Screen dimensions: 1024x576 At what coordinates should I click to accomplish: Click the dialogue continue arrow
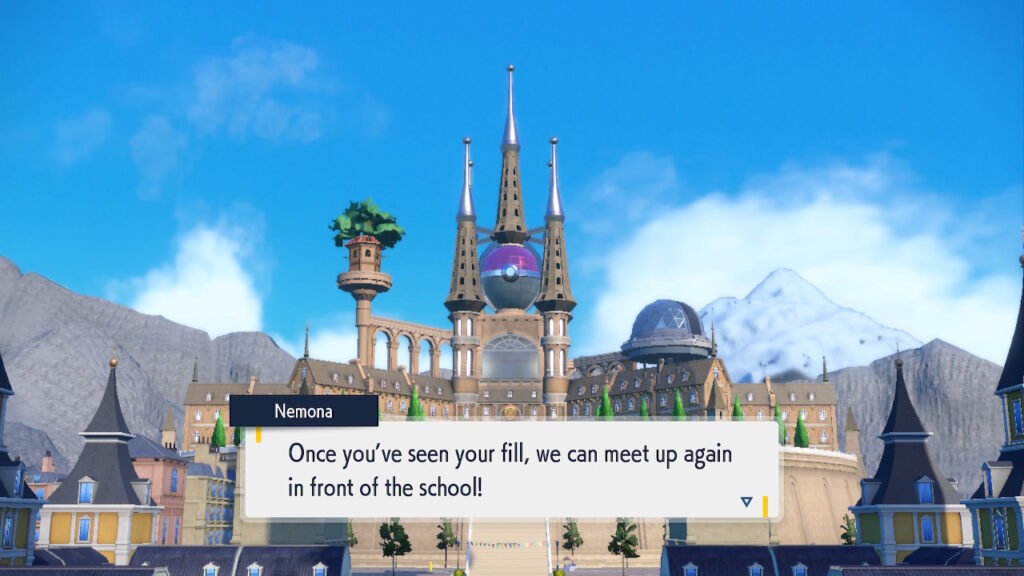pyautogui.click(x=746, y=501)
